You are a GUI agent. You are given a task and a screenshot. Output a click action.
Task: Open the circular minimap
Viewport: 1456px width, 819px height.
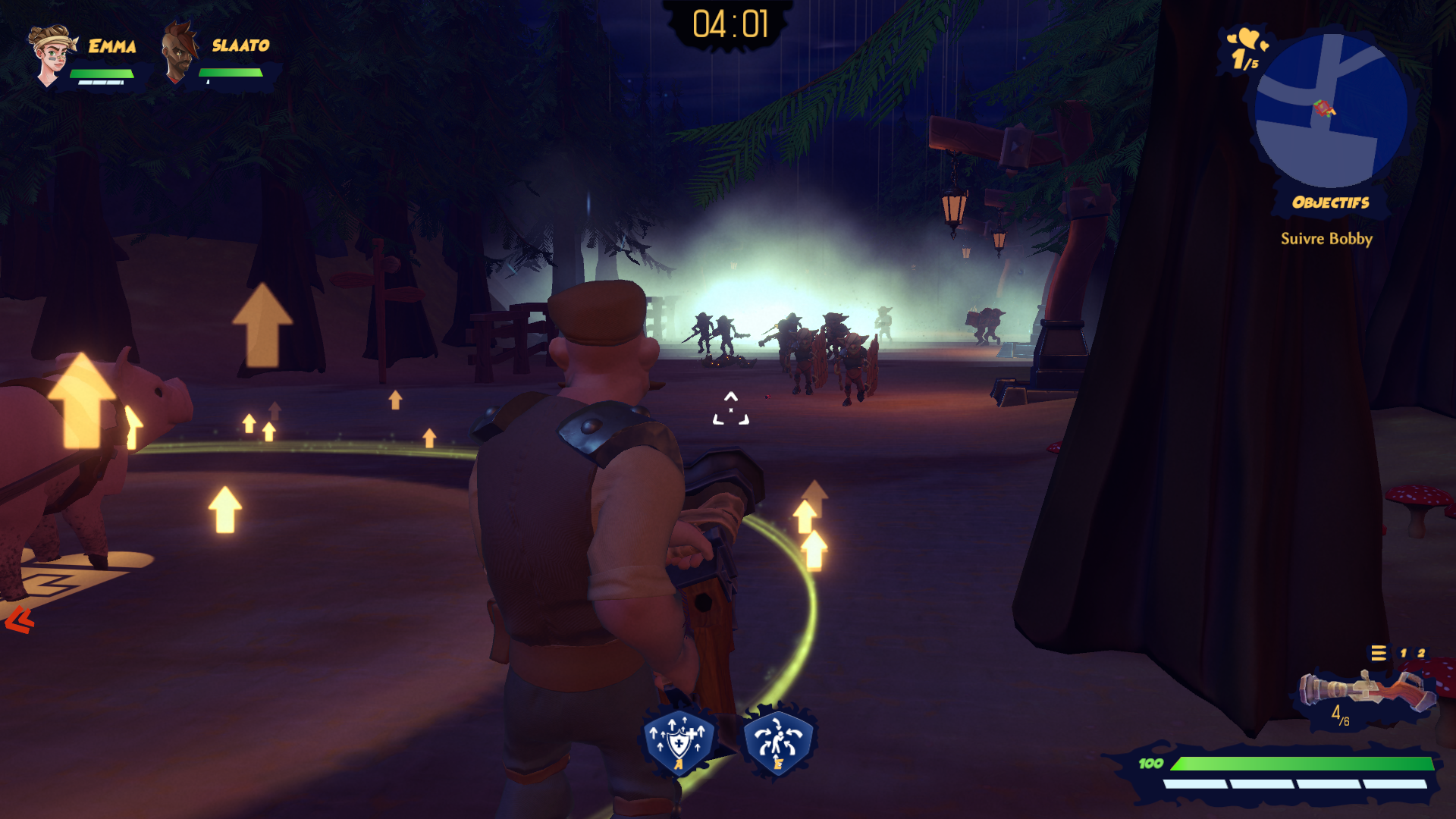pos(1331,111)
